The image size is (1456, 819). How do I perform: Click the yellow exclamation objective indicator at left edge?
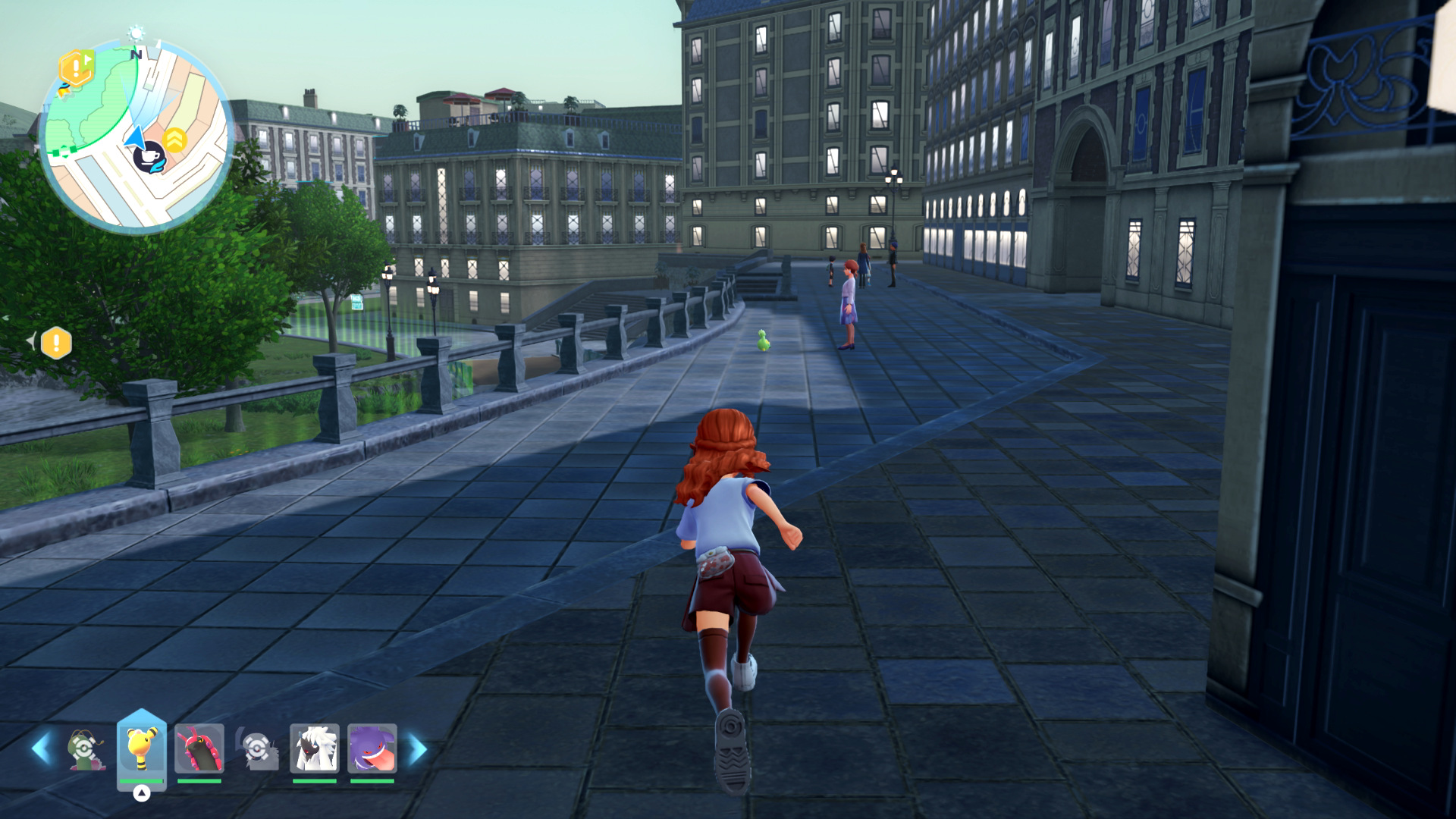(56, 344)
